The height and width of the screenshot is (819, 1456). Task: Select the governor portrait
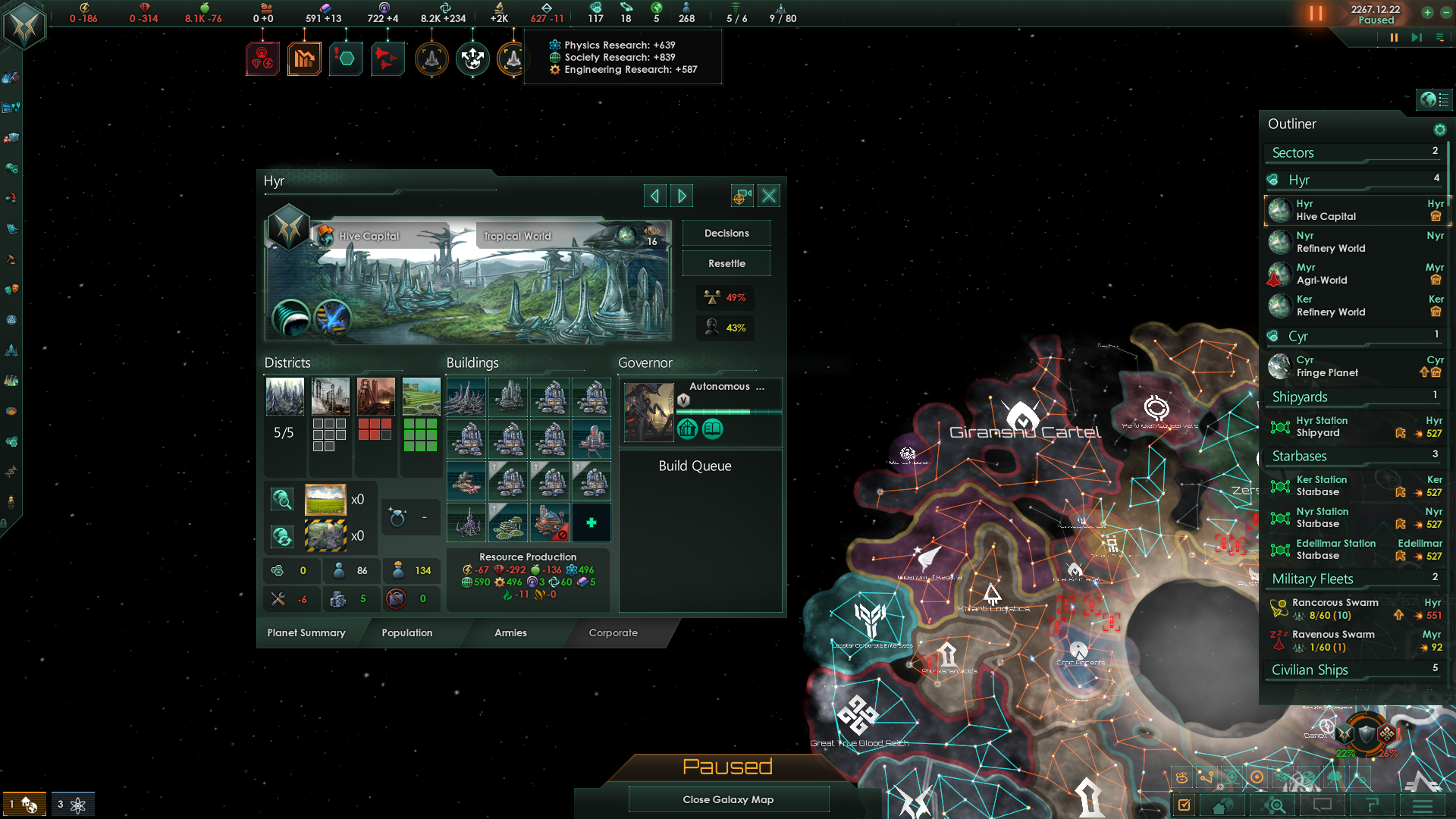click(x=648, y=412)
